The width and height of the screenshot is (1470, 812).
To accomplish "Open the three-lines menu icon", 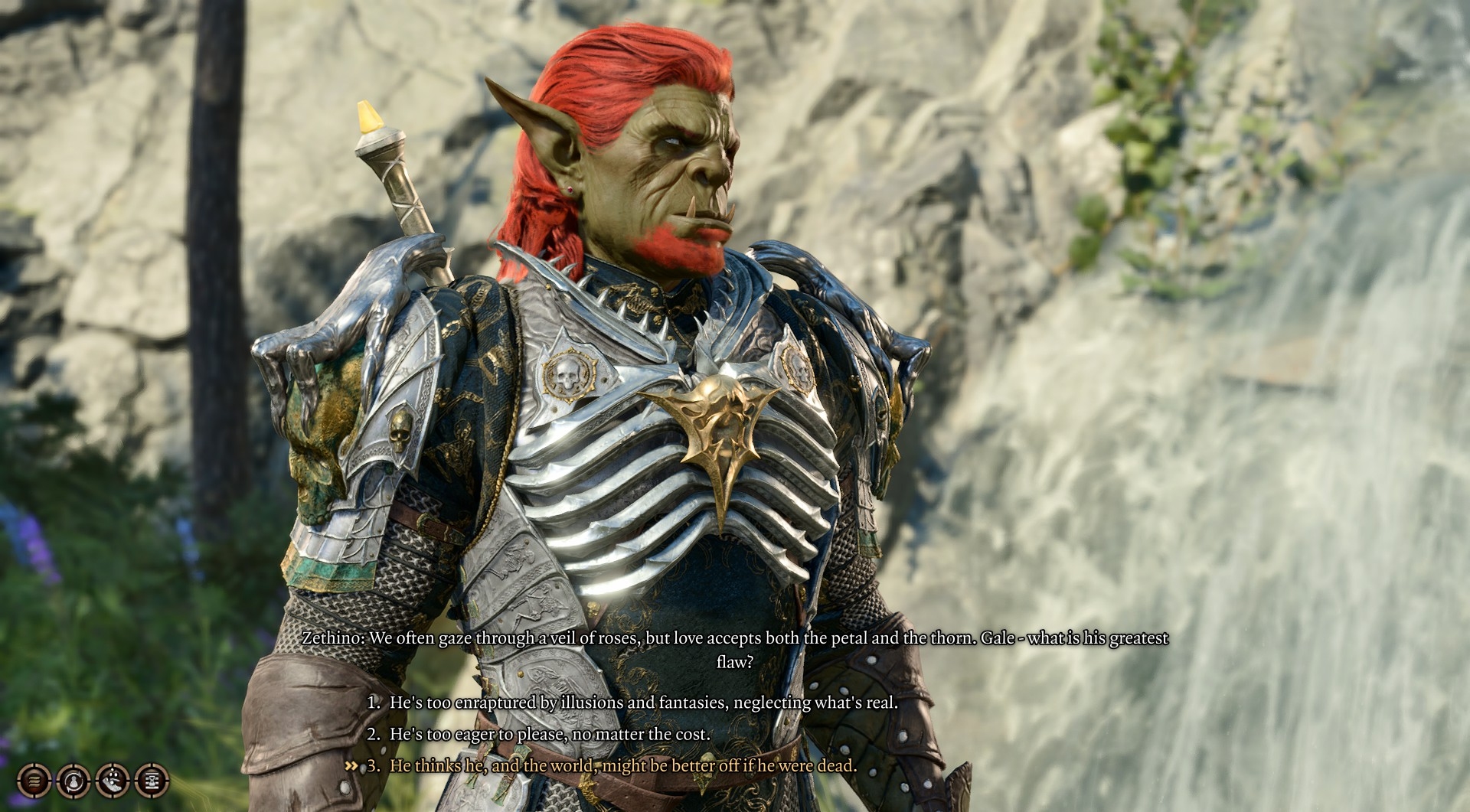I will click(x=34, y=781).
